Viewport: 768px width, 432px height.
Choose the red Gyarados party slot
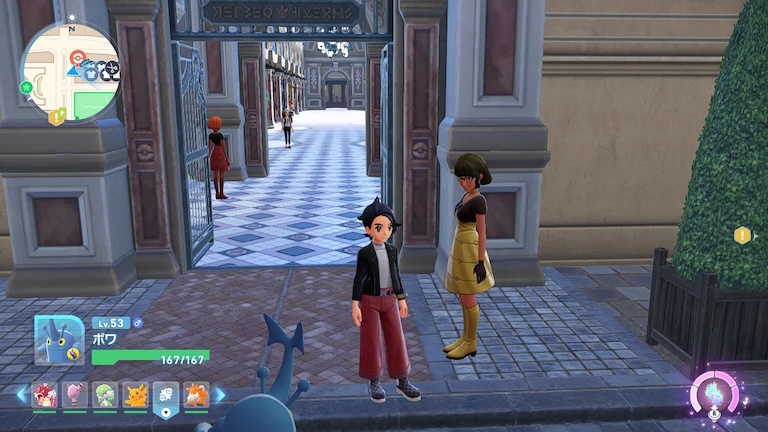point(45,395)
